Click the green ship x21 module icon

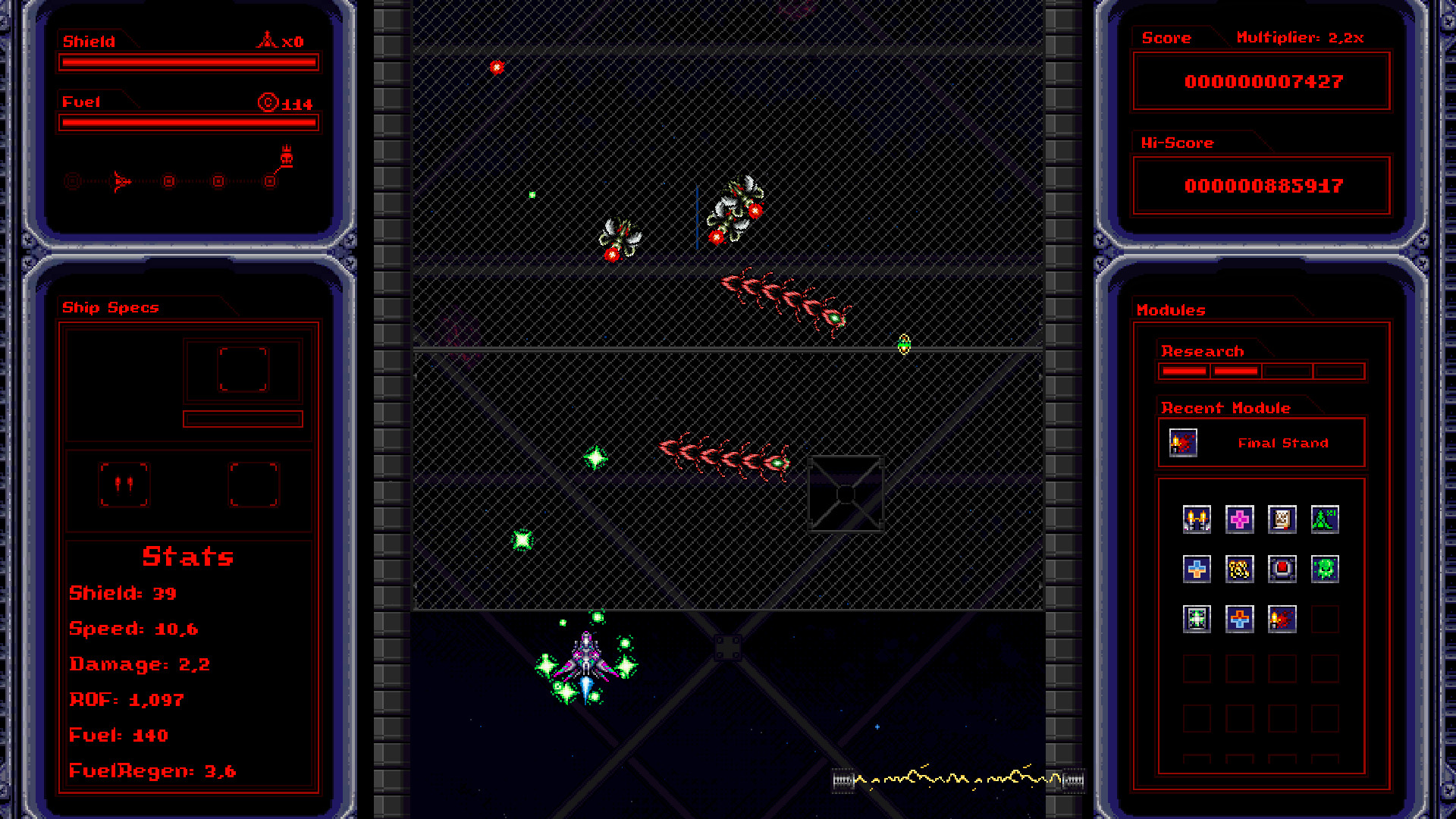tap(1325, 519)
